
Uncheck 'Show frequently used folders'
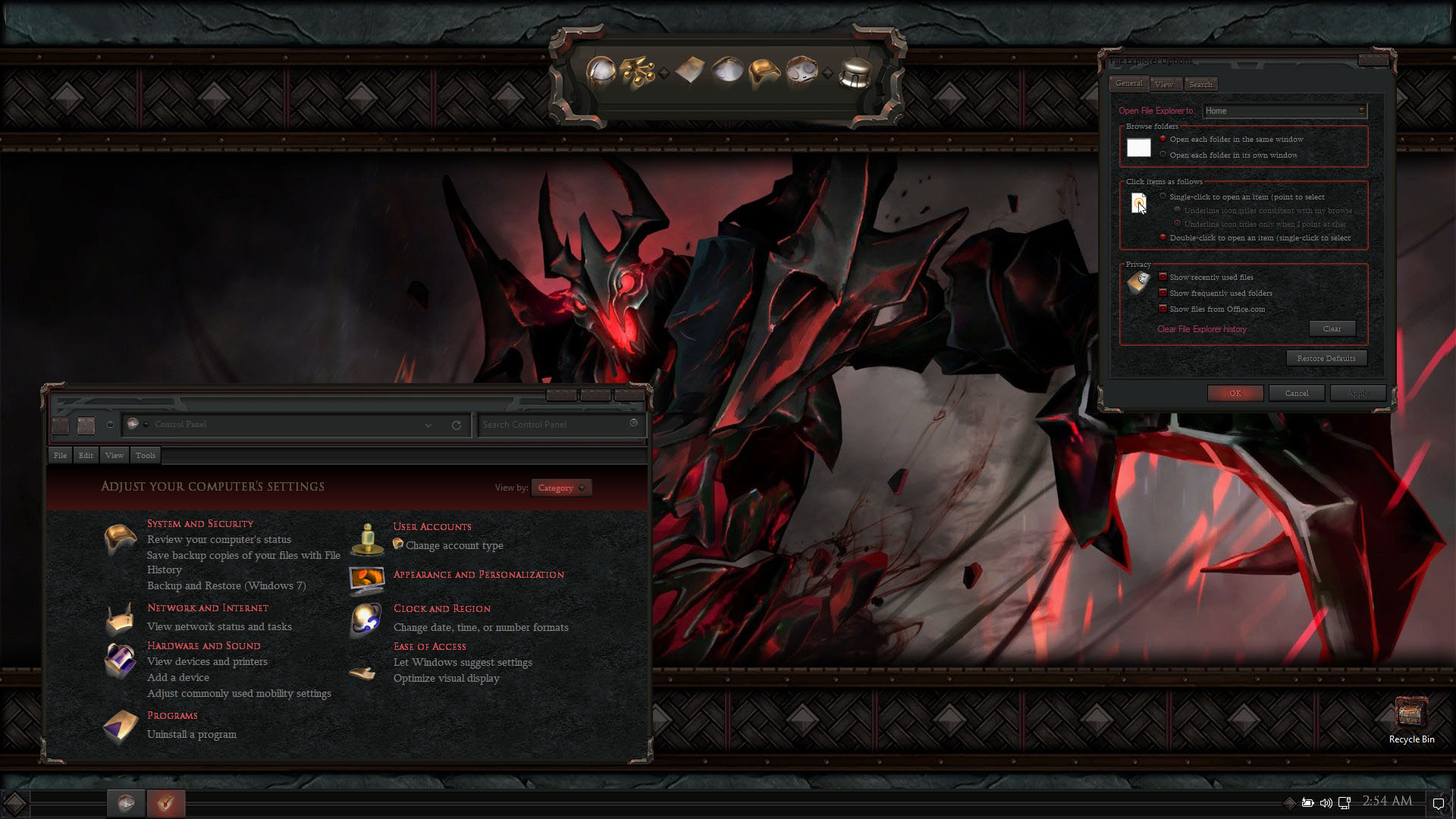point(1163,293)
